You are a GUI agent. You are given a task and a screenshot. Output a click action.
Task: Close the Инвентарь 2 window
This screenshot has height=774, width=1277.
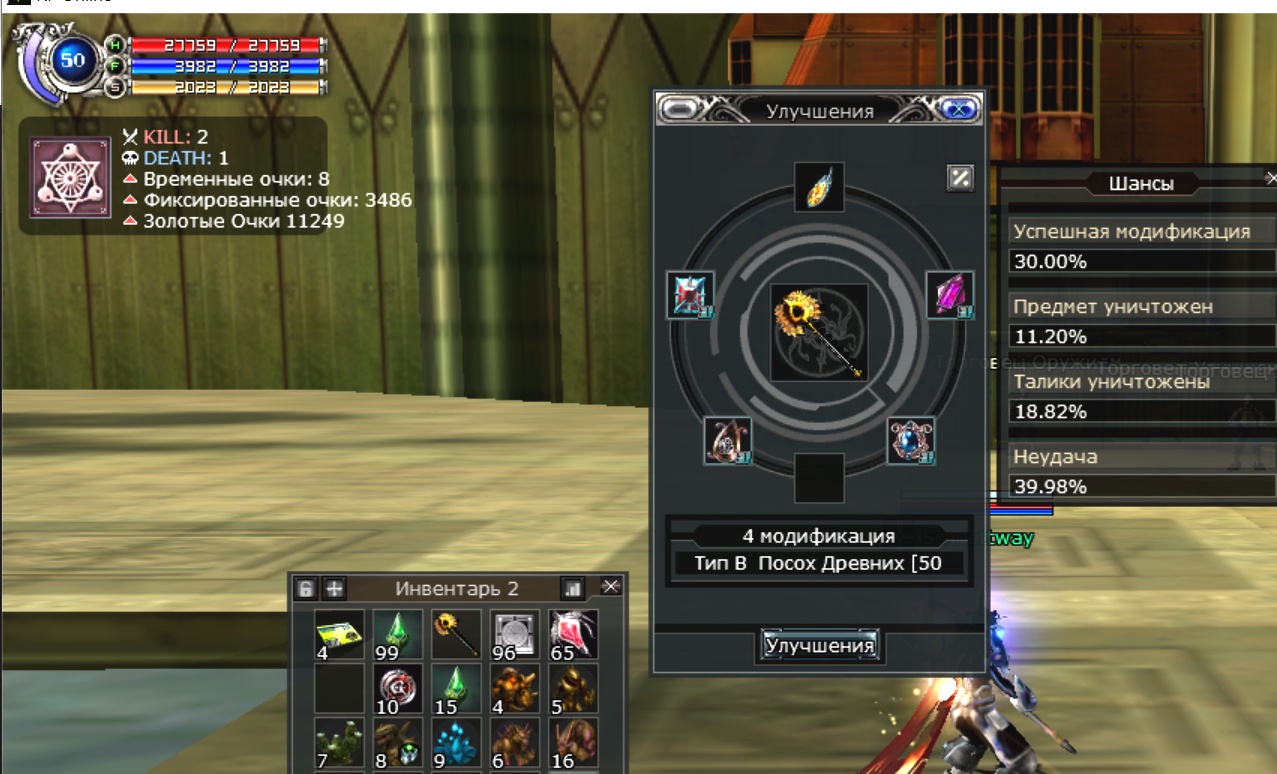pos(611,587)
